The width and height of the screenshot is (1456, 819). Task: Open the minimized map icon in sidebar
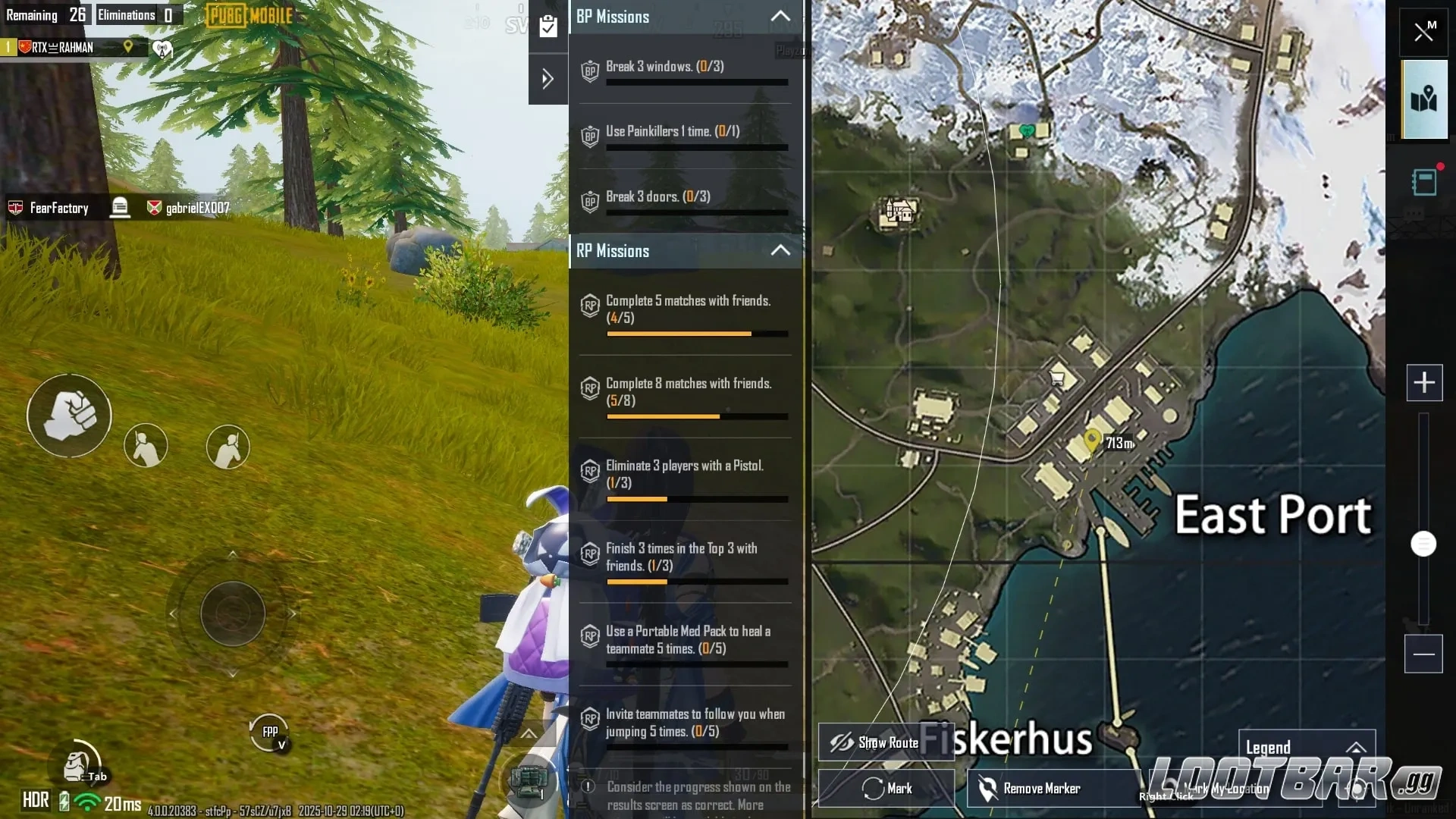[1426, 99]
